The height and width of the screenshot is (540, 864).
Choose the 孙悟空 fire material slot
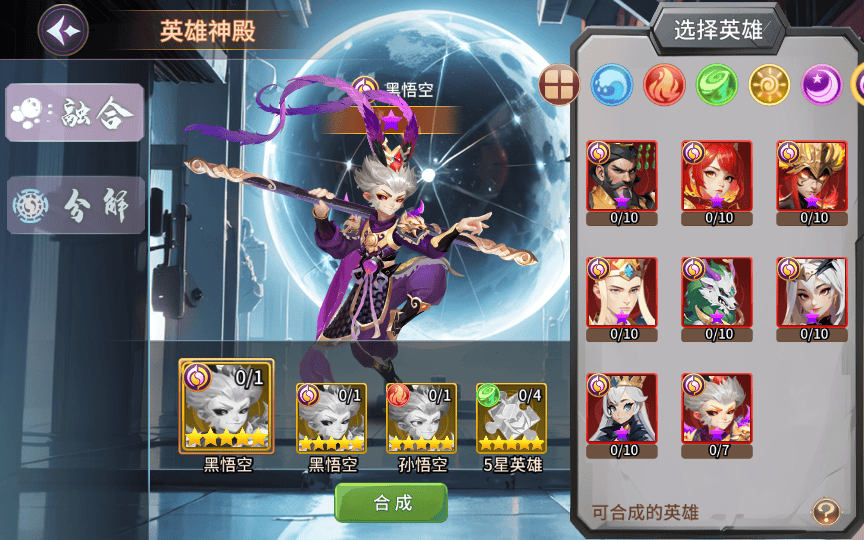coord(421,416)
